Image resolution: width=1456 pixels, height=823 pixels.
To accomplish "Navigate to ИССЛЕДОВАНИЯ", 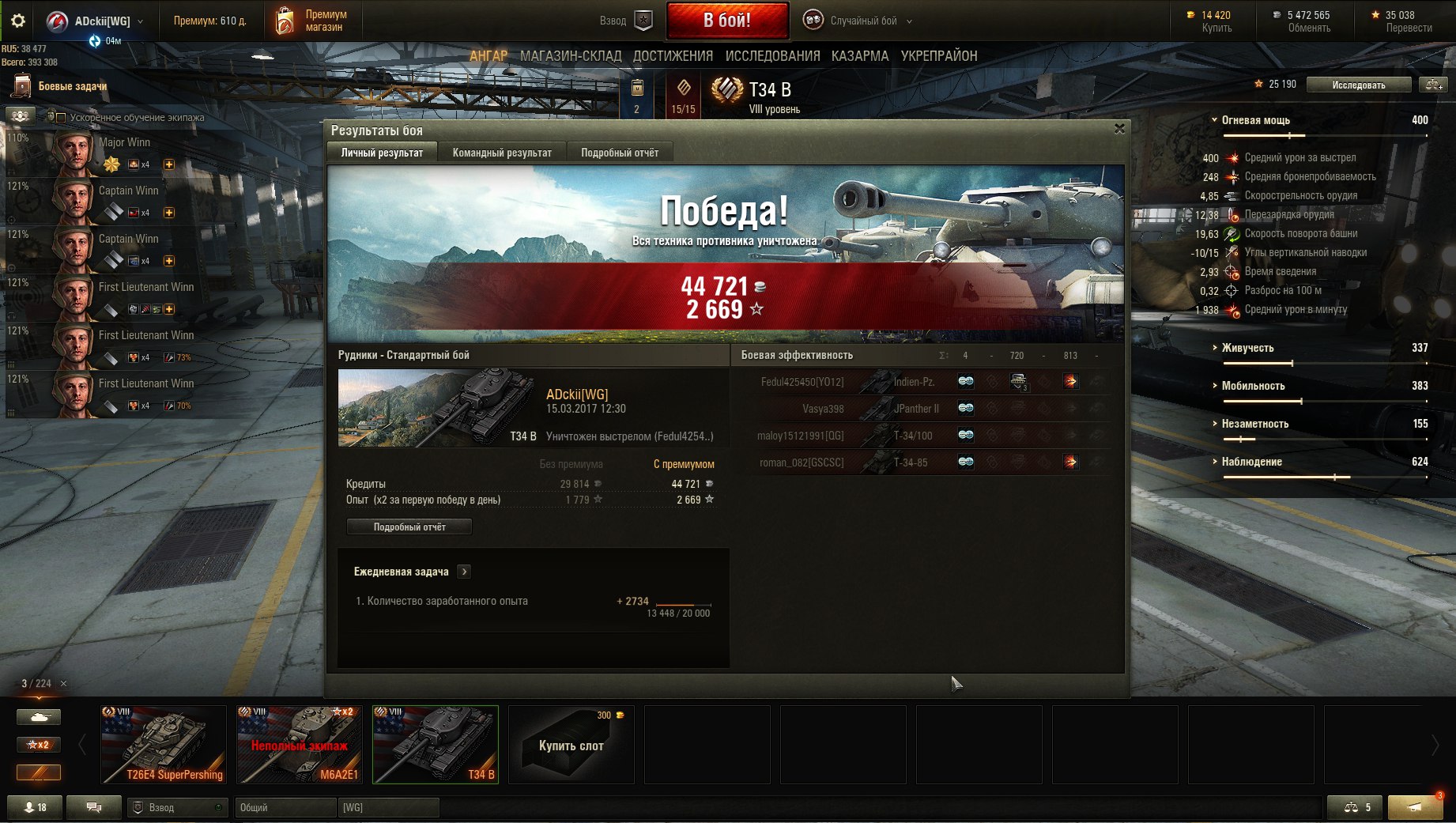I will click(x=772, y=56).
